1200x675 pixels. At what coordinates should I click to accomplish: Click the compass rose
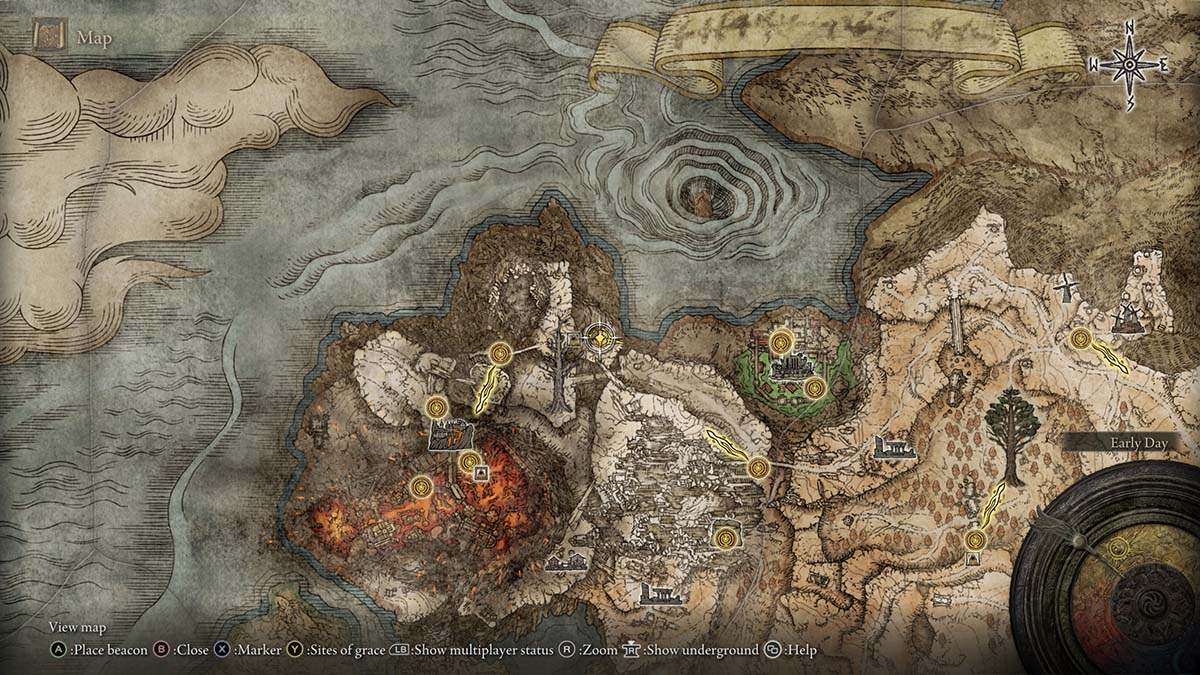coord(1129,65)
